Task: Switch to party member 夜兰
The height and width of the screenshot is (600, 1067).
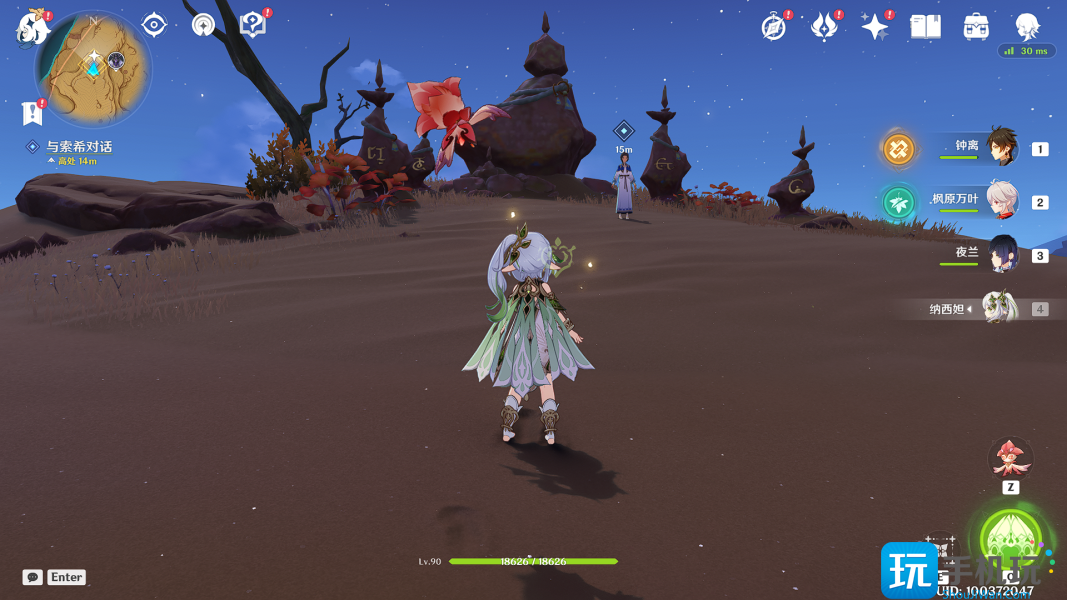Action: pos(1001,254)
